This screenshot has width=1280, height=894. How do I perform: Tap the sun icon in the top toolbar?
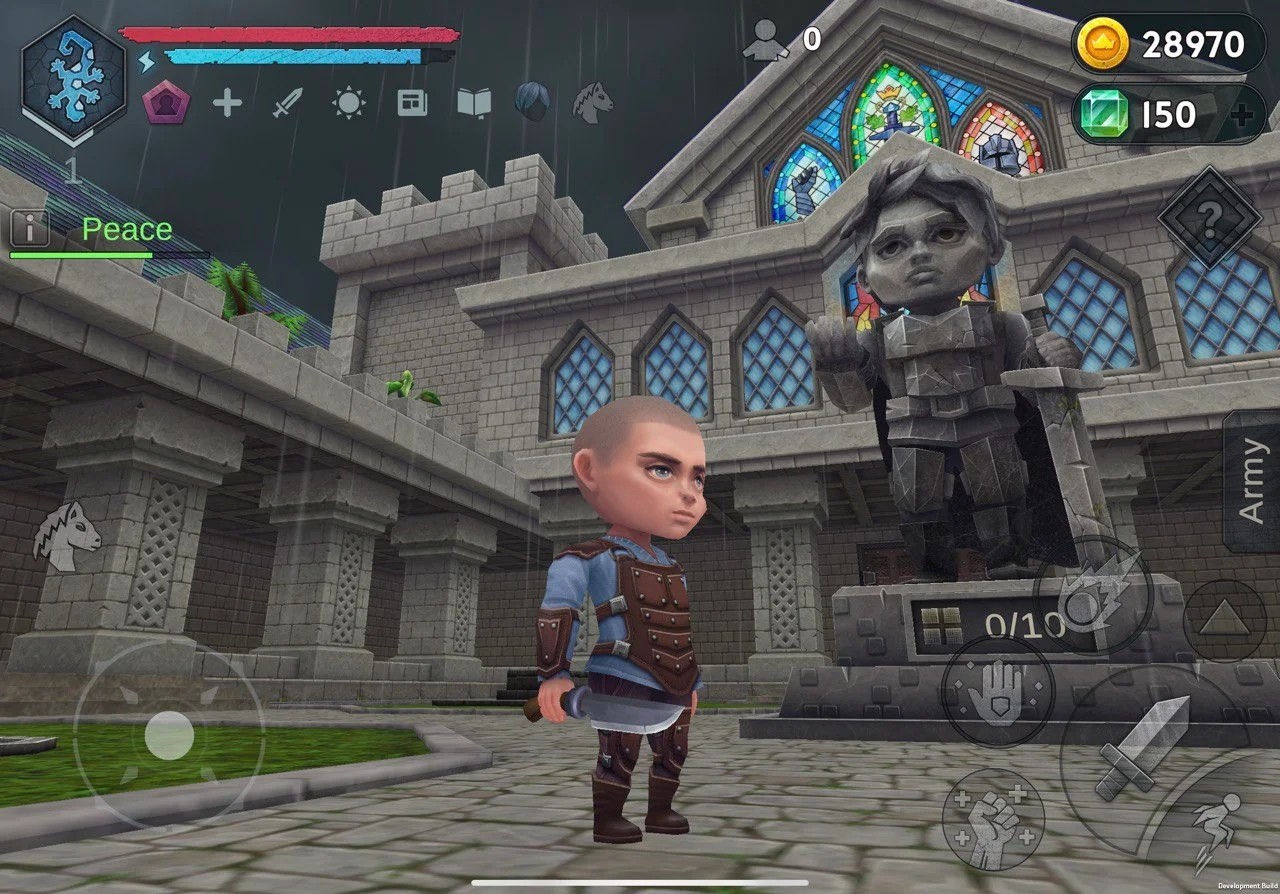click(349, 103)
